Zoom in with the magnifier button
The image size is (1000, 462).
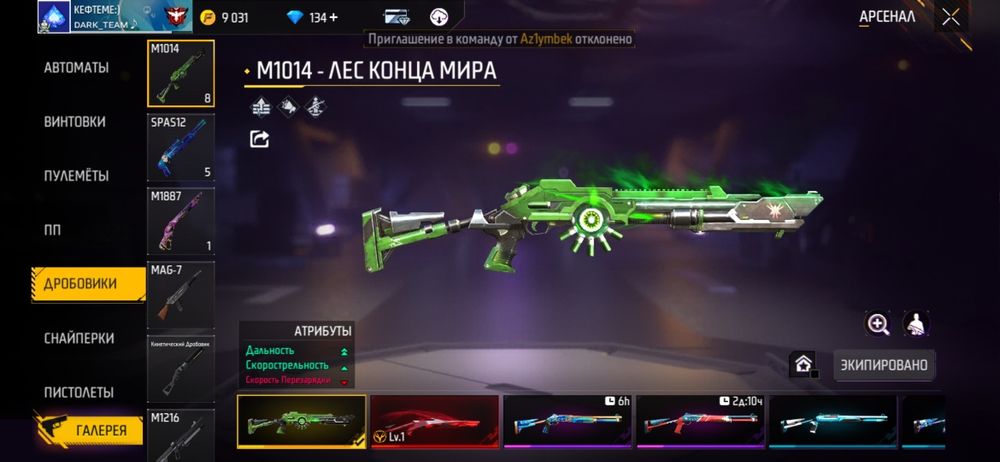pyautogui.click(x=878, y=324)
